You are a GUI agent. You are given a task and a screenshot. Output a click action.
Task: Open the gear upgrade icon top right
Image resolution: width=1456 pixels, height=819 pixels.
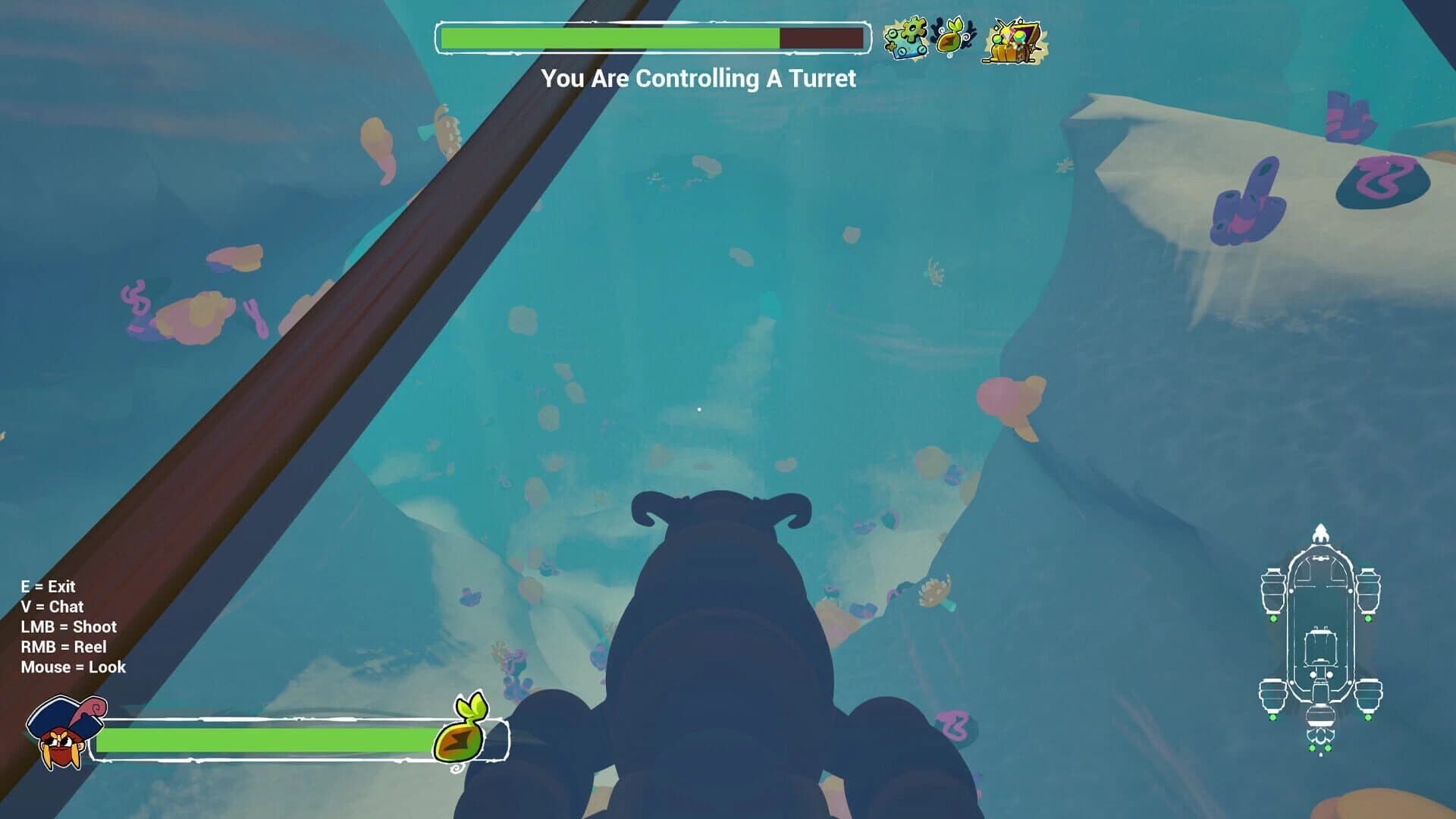(908, 36)
